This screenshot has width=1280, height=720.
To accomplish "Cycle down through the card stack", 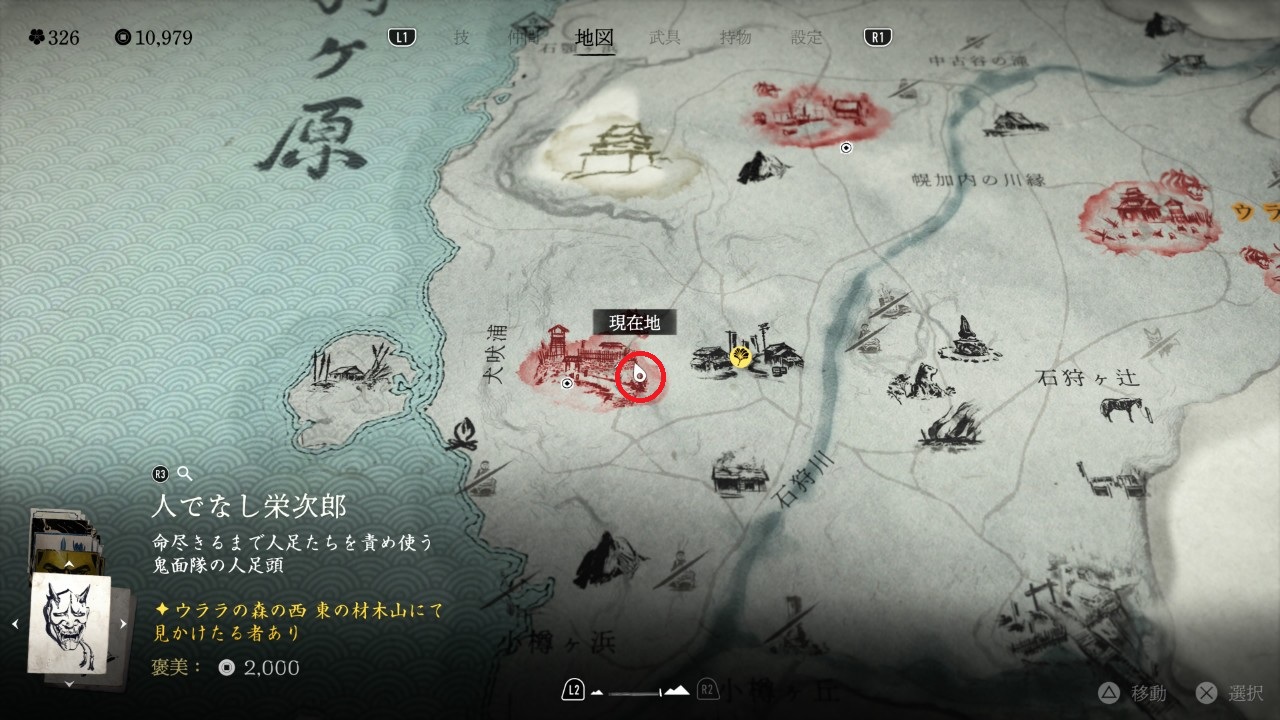I will coord(69,683).
